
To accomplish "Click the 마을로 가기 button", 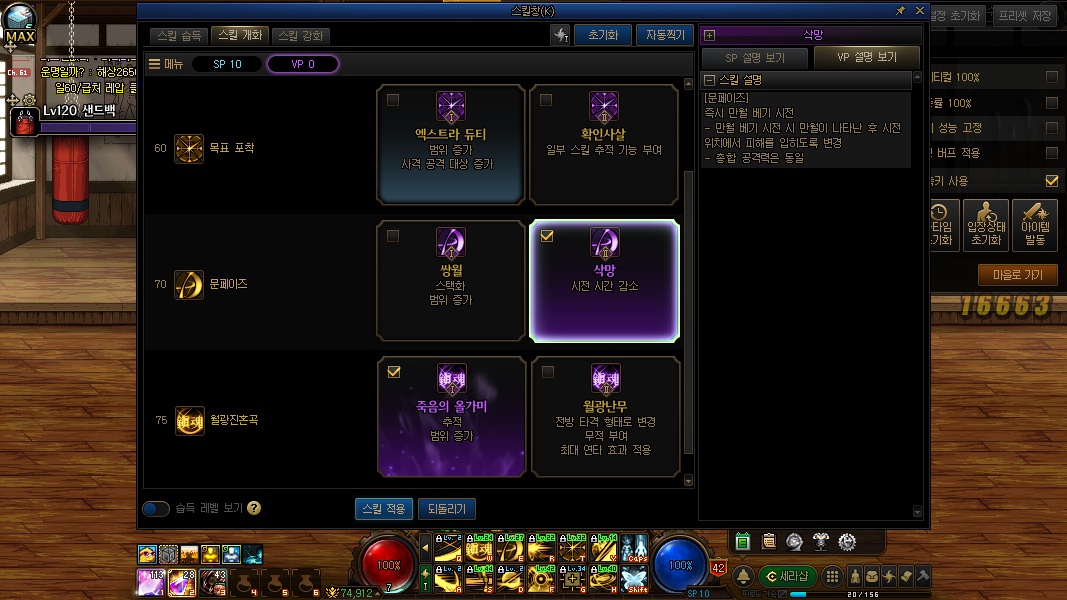I will [1017, 274].
